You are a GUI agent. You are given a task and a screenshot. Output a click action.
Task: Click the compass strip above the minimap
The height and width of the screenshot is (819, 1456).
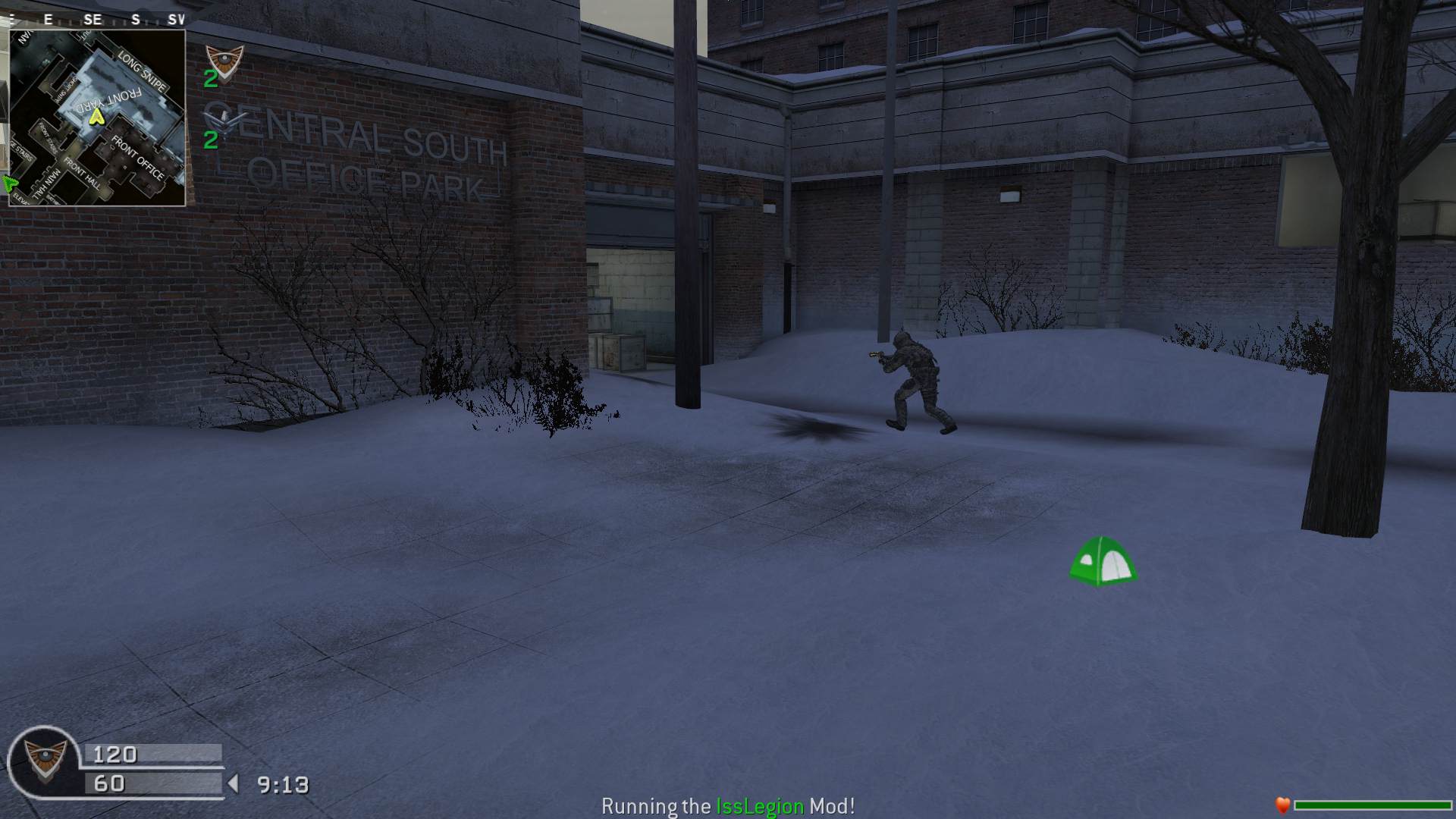pos(97,20)
